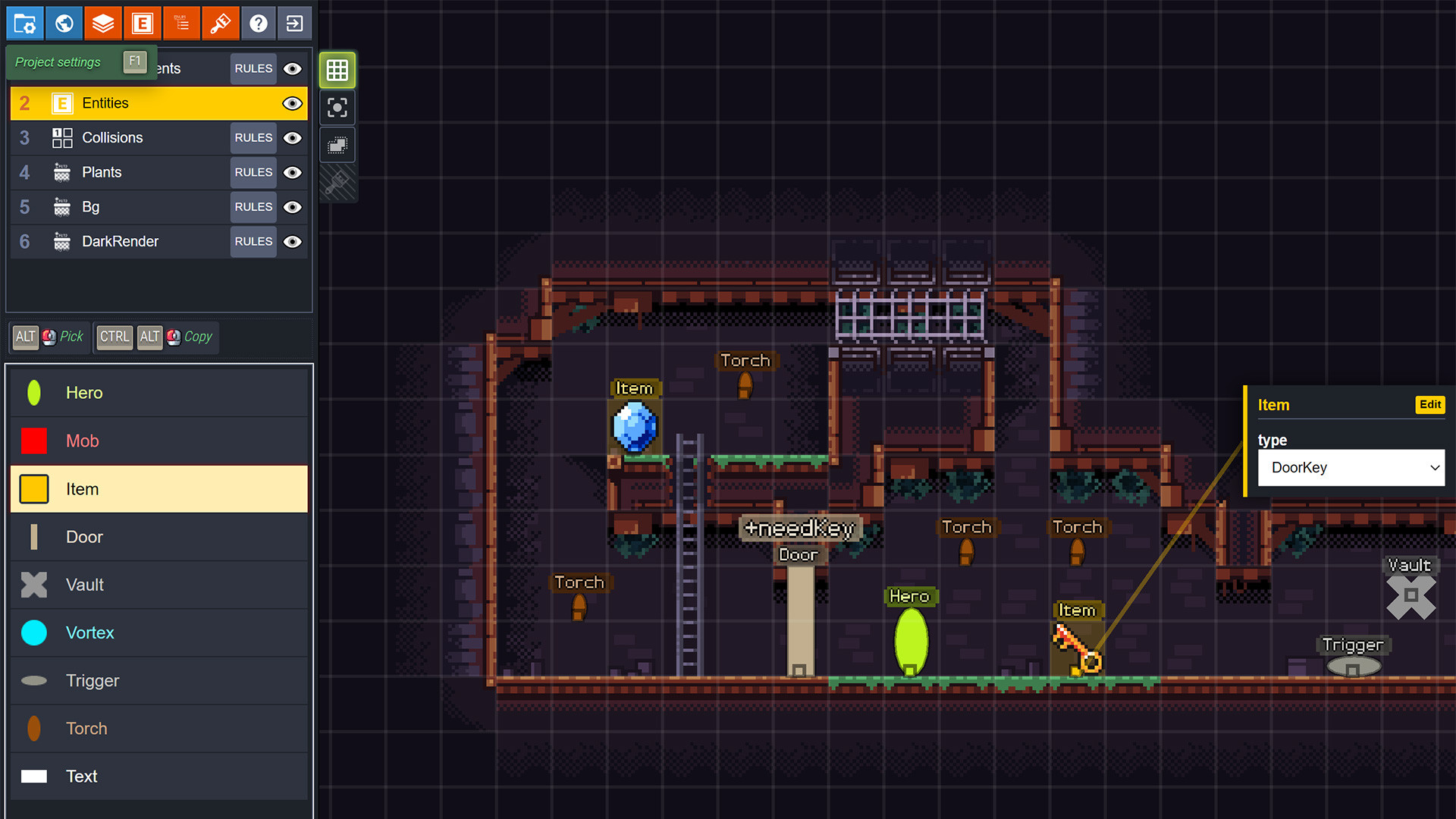Select the Collisions layer
This screenshot has height=819, width=1456.
[x=112, y=138]
